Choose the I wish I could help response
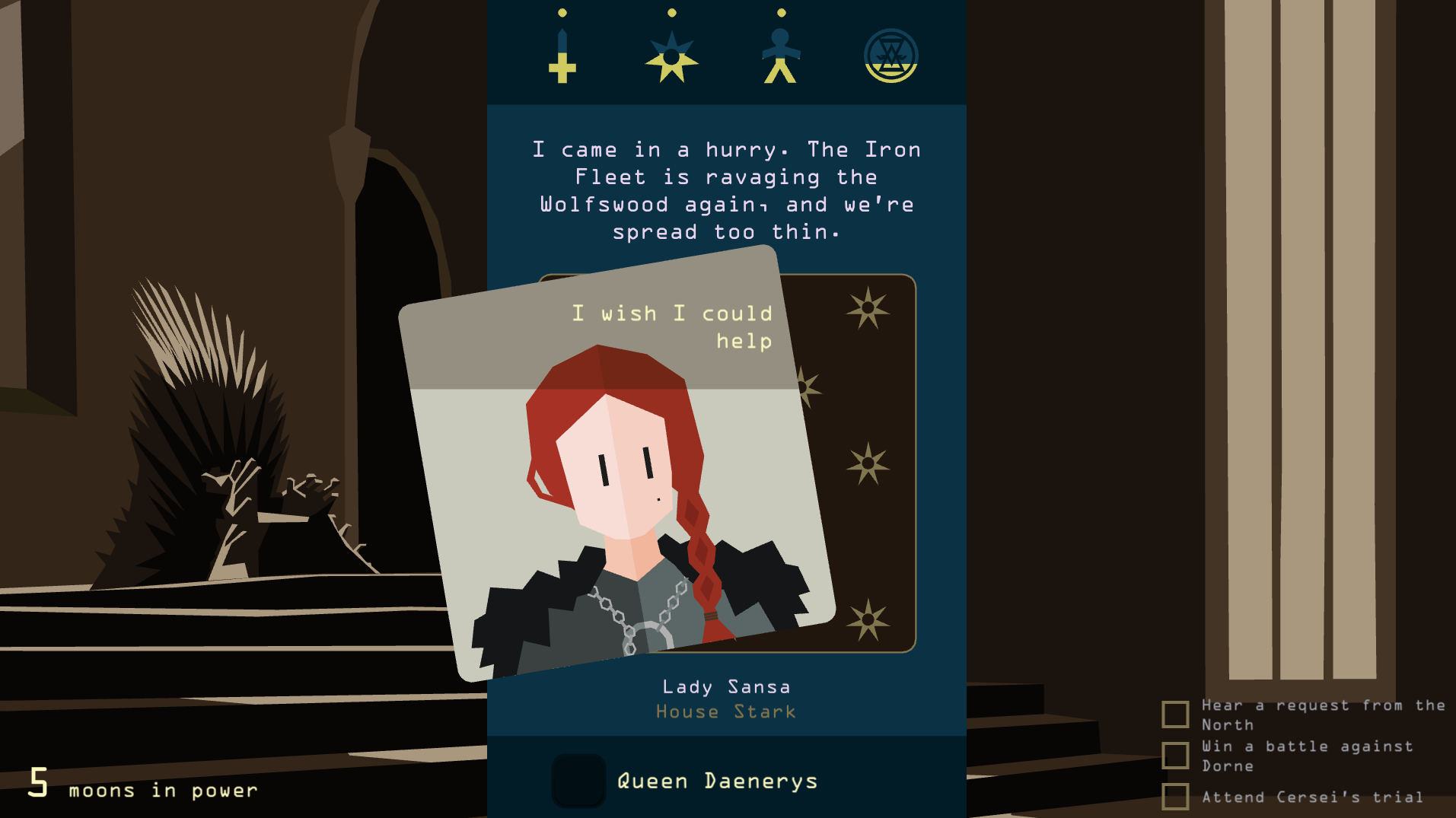Image resolution: width=1456 pixels, height=818 pixels. (x=673, y=327)
